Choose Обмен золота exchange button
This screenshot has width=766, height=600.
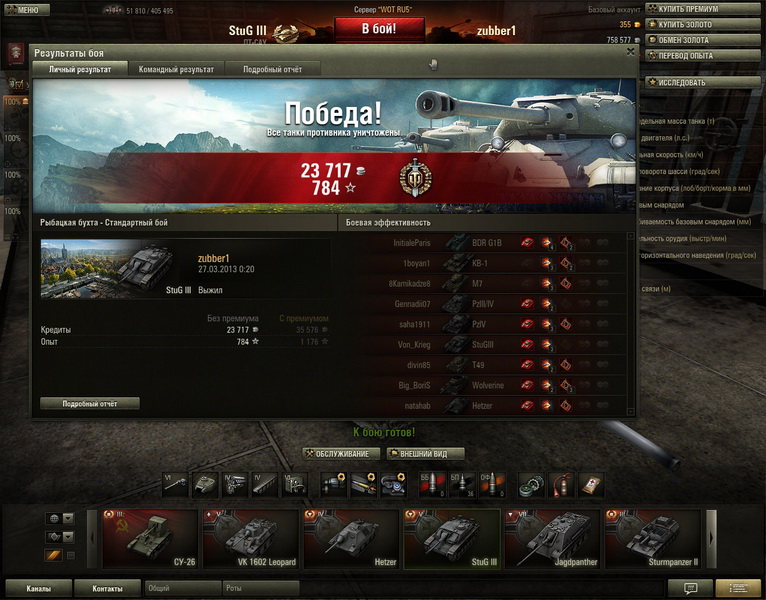704,39
